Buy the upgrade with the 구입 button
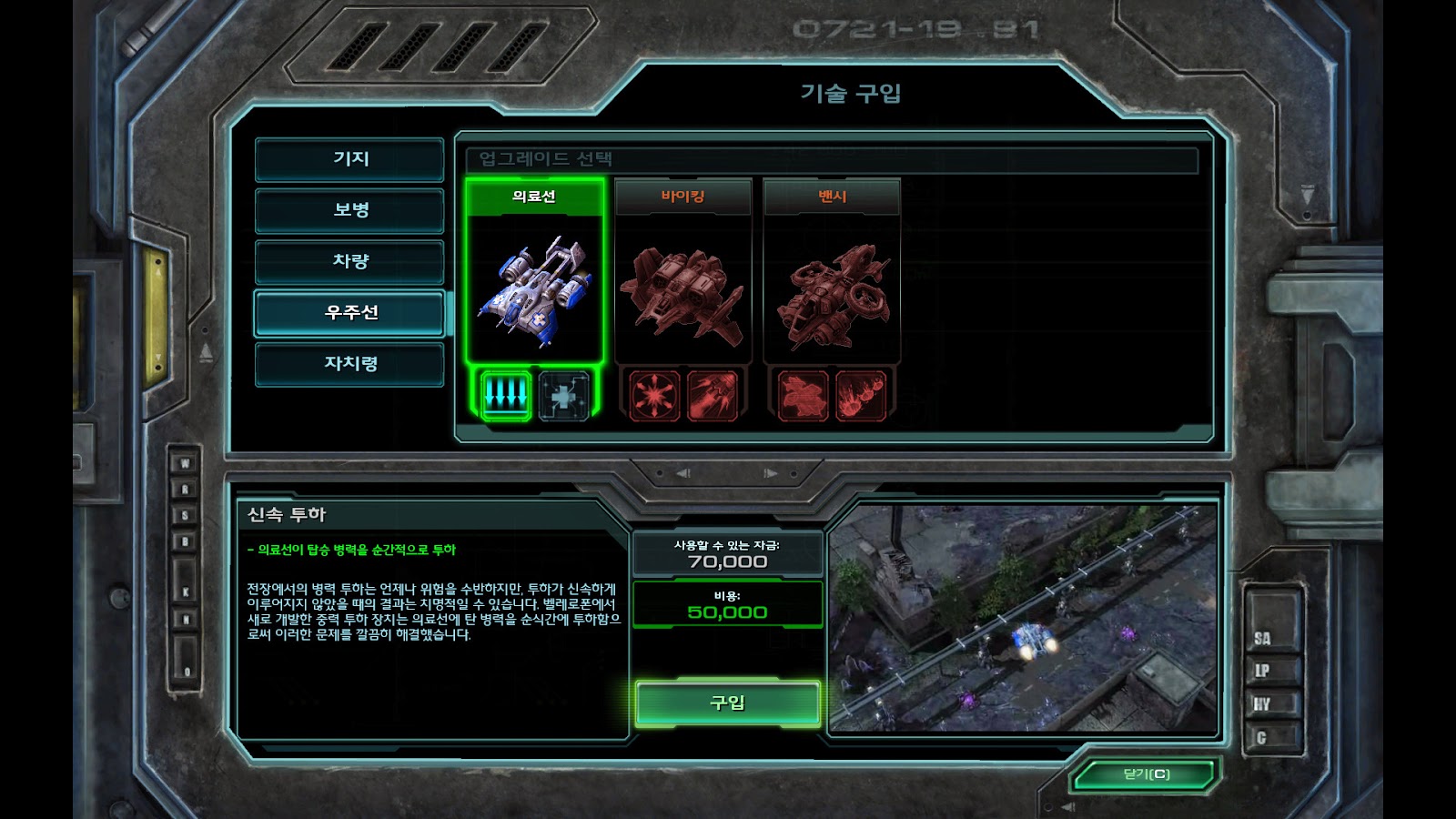Screen dimensions: 1456x819 727,703
